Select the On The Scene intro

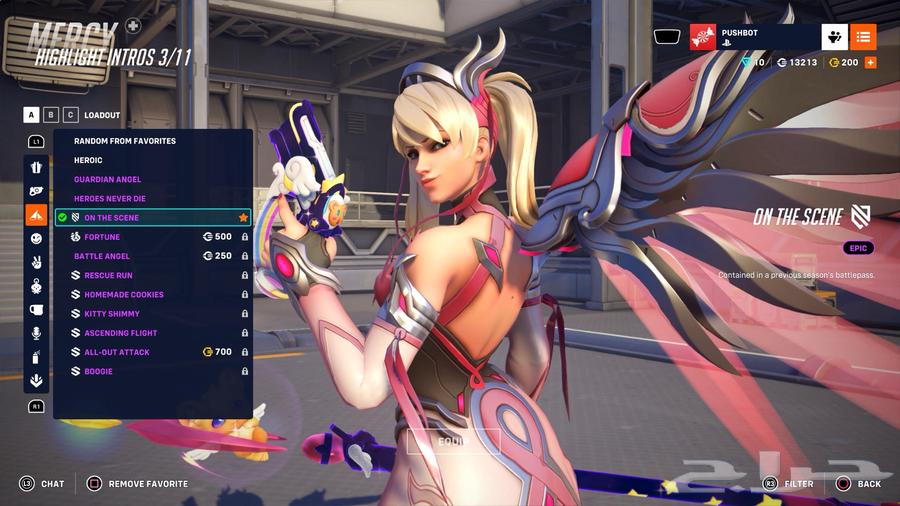pyautogui.click(x=112, y=218)
